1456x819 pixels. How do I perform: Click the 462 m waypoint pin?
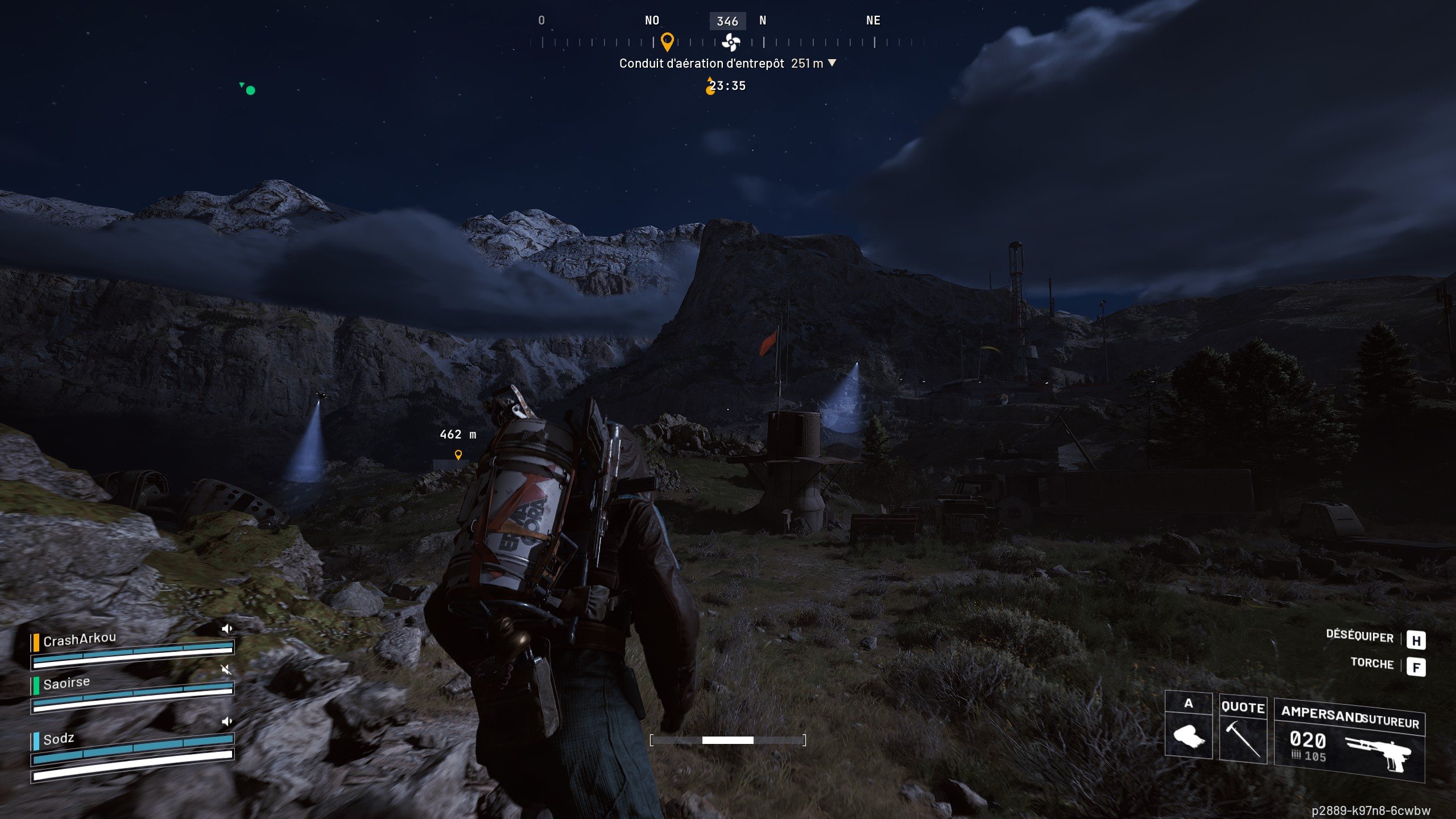click(458, 454)
